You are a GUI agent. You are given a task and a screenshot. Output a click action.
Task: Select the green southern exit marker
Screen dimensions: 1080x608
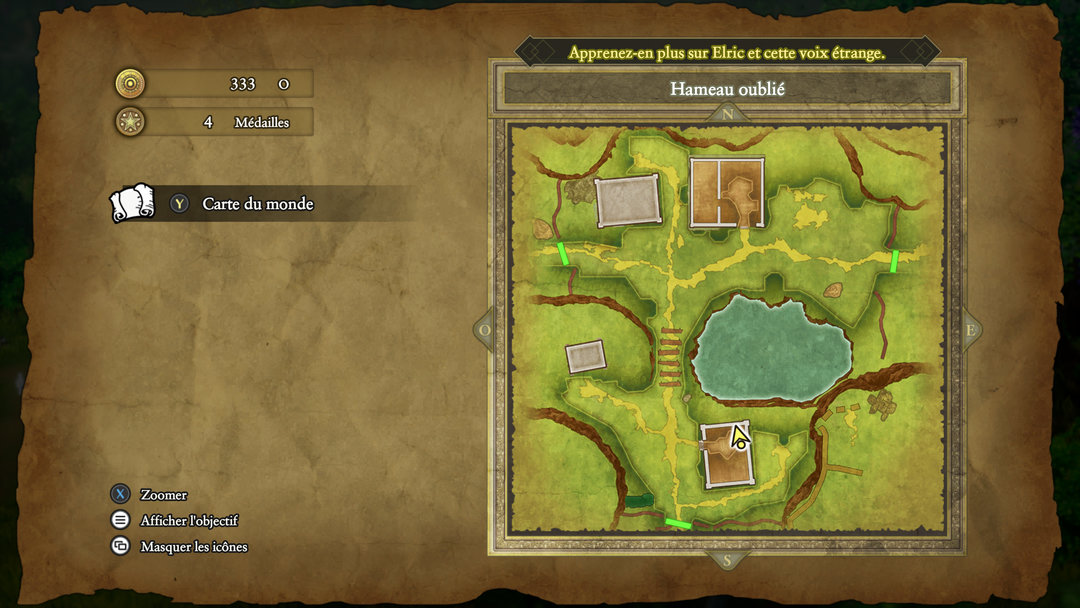pyautogui.click(x=678, y=522)
